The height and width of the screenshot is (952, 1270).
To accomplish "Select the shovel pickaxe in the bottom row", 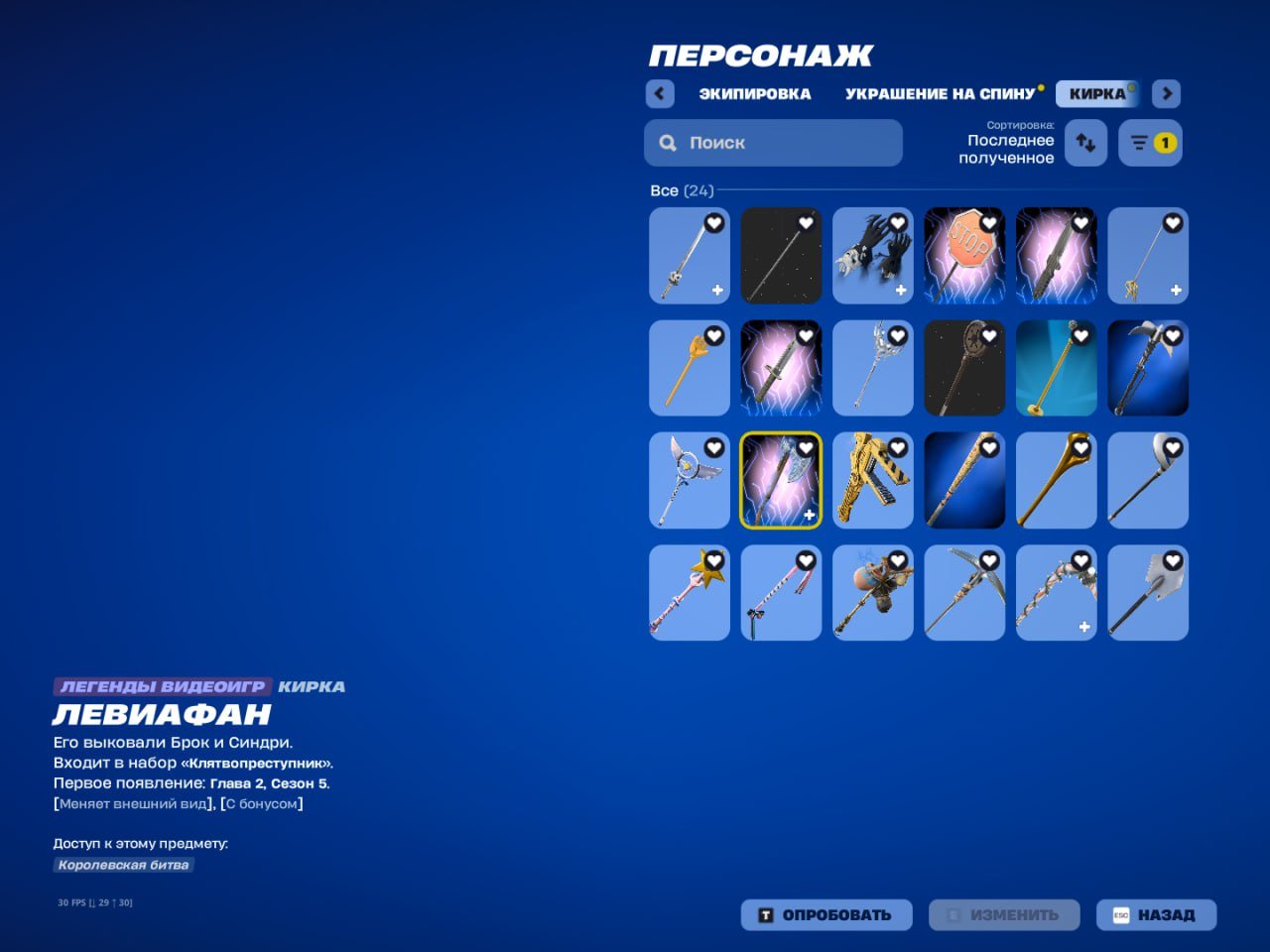I will pos(1148,592).
